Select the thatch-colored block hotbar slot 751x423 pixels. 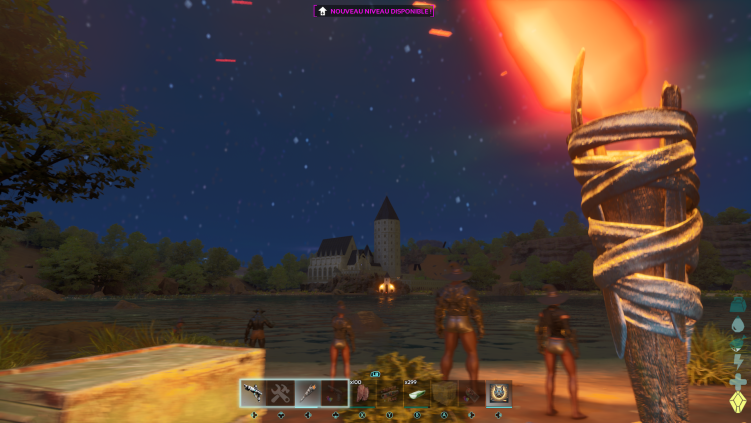coord(444,393)
